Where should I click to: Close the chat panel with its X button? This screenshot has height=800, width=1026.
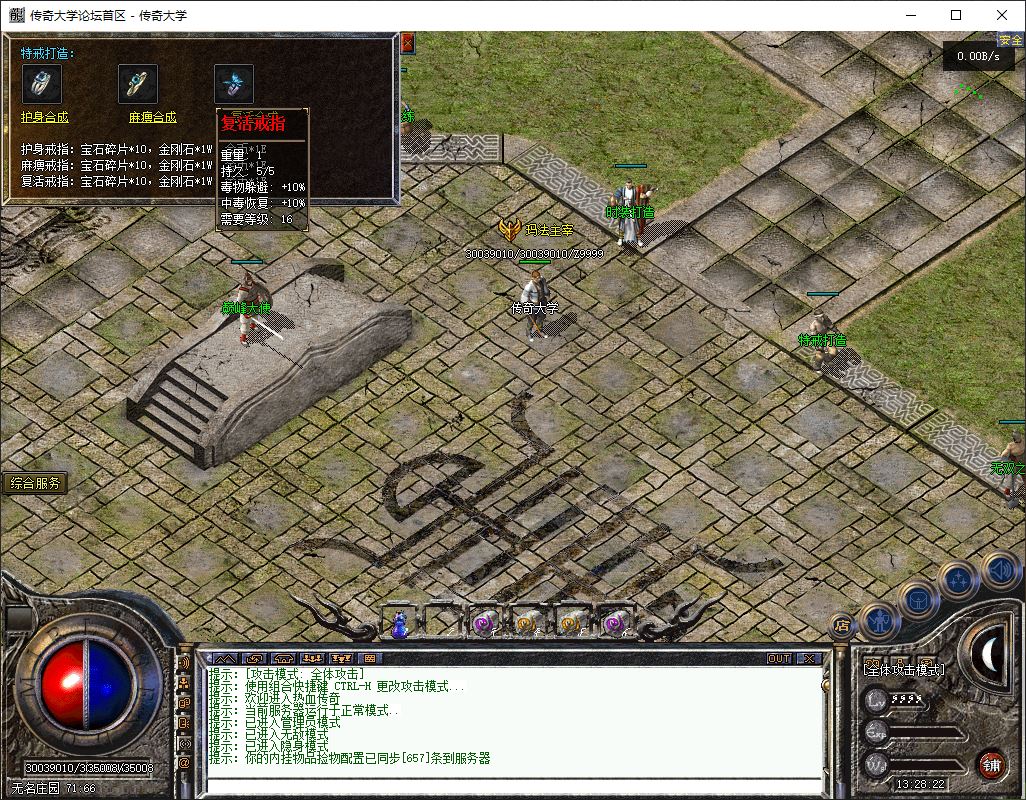point(808,658)
